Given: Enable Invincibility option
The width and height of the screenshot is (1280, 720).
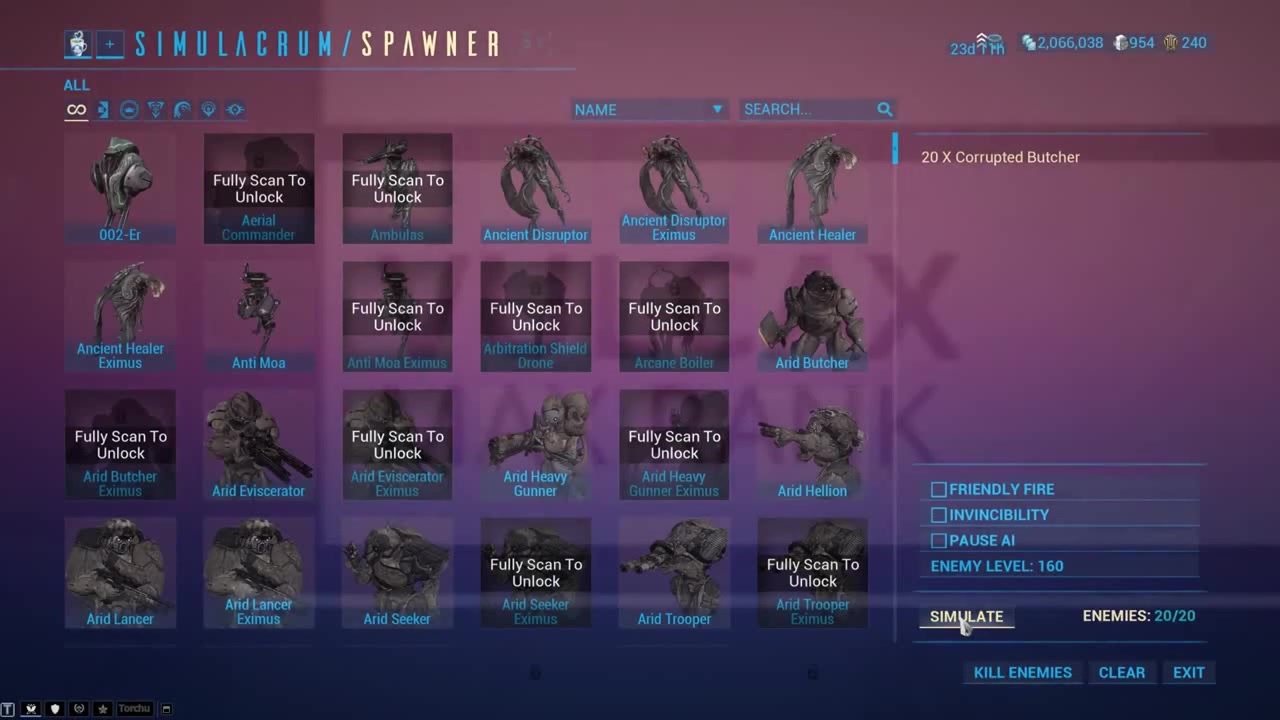Looking at the screenshot, I should pos(938,514).
